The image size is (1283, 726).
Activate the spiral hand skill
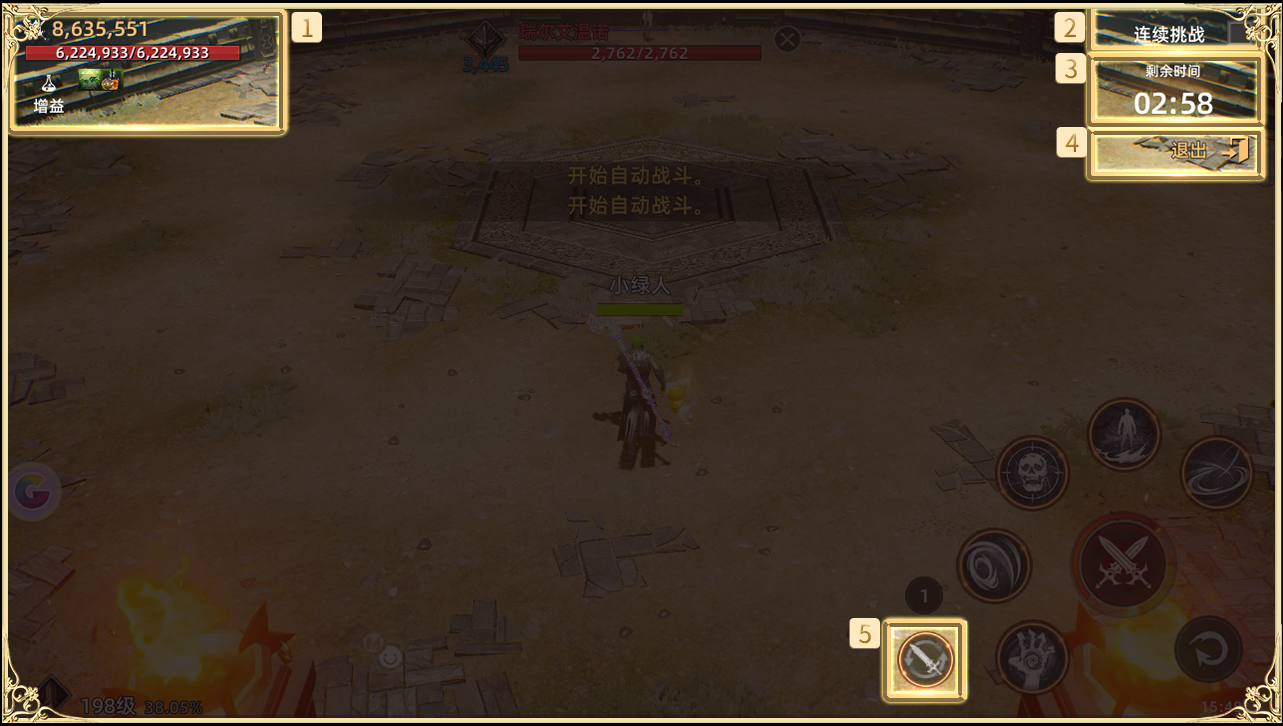click(x=1032, y=658)
